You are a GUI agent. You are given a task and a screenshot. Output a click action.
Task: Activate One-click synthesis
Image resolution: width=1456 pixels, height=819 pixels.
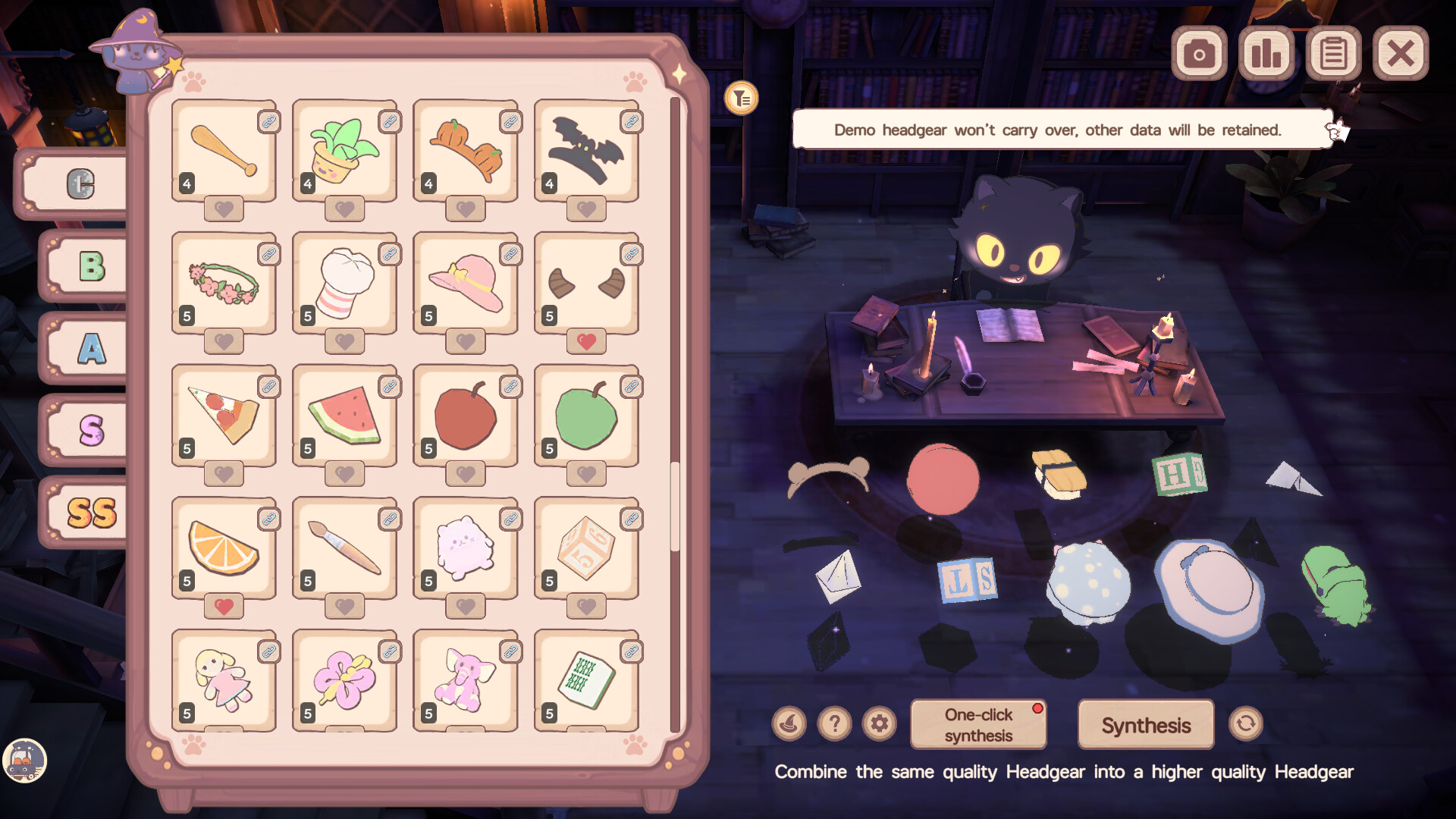pyautogui.click(x=978, y=725)
